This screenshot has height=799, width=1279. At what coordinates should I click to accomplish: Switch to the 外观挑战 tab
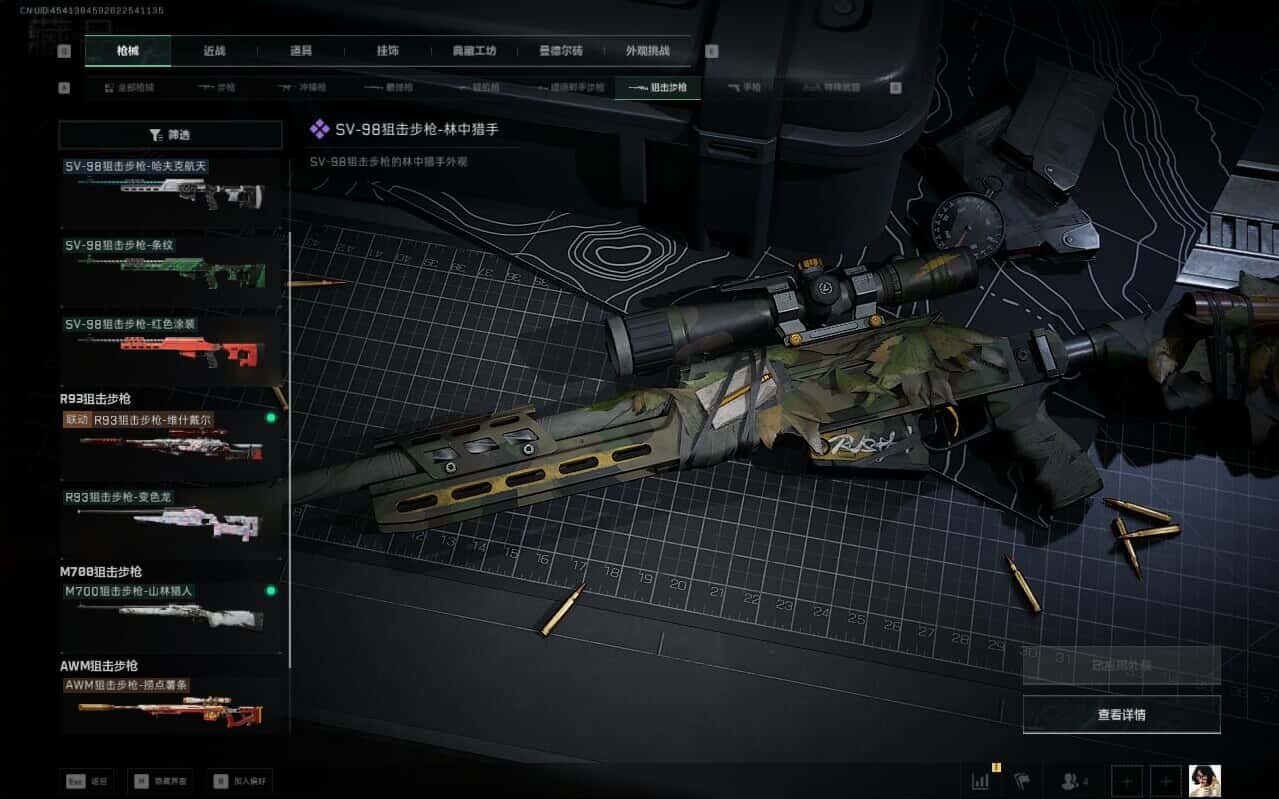point(647,51)
